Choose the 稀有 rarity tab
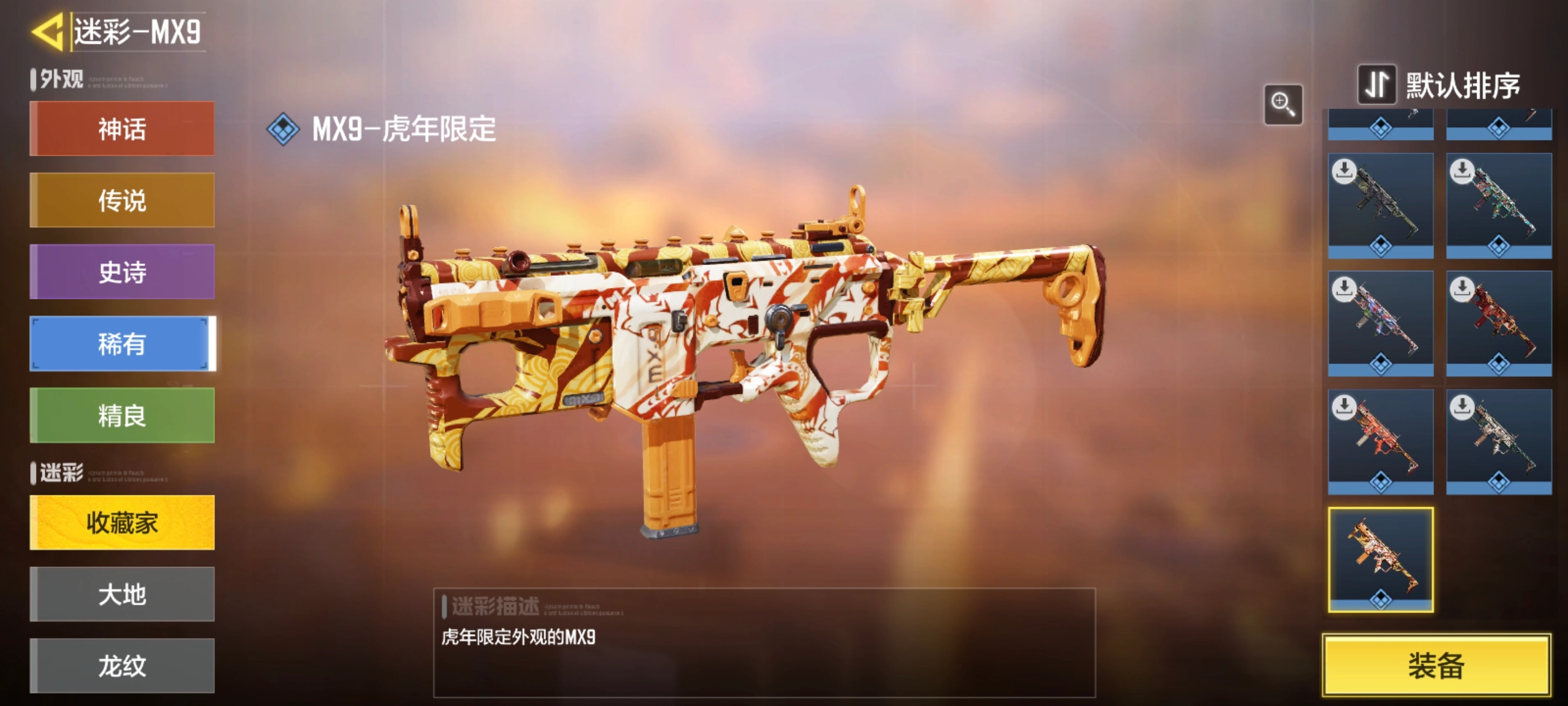The image size is (1568, 706). pyautogui.click(x=122, y=343)
